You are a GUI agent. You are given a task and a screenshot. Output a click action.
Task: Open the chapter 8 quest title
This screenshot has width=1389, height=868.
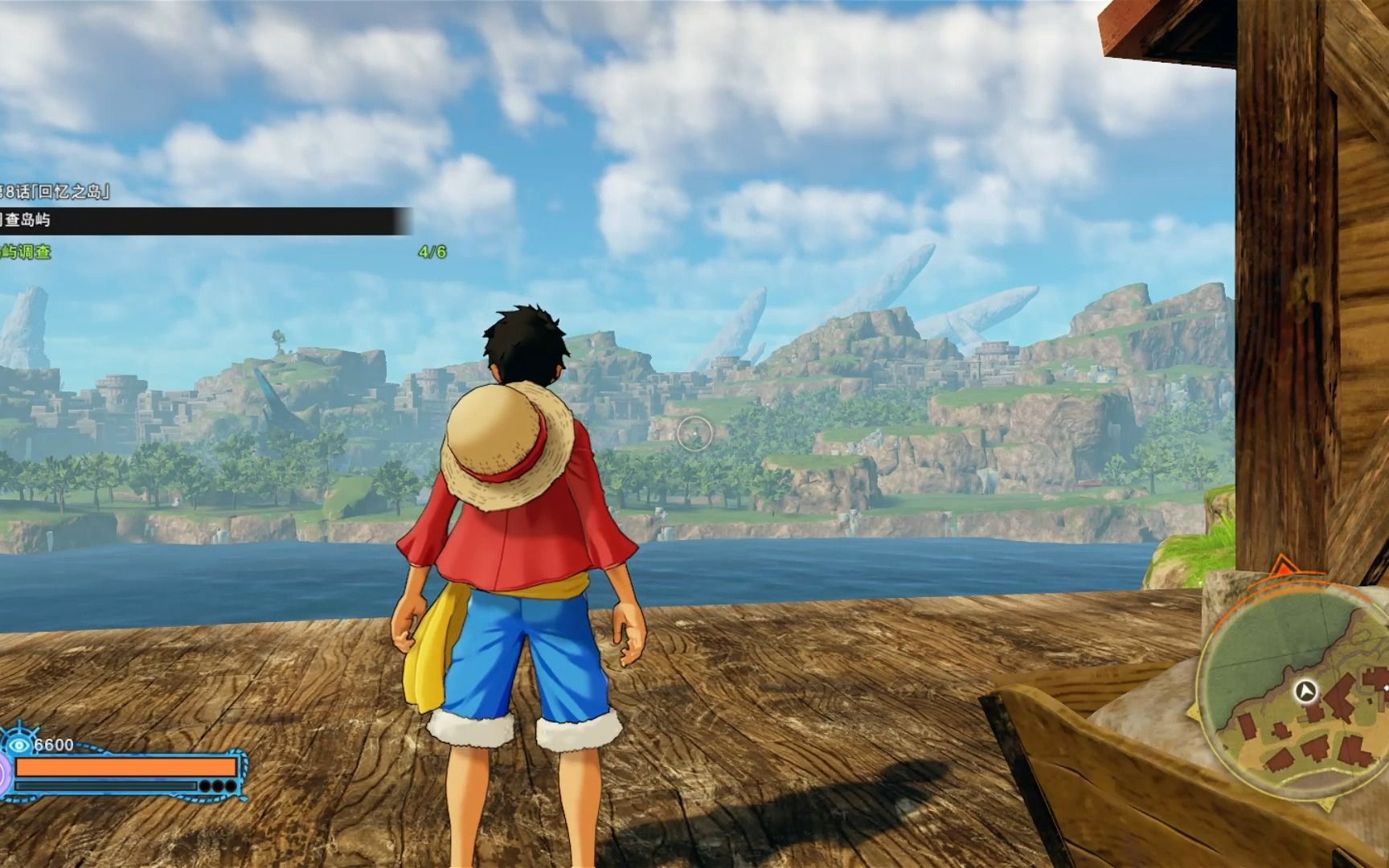coord(55,191)
